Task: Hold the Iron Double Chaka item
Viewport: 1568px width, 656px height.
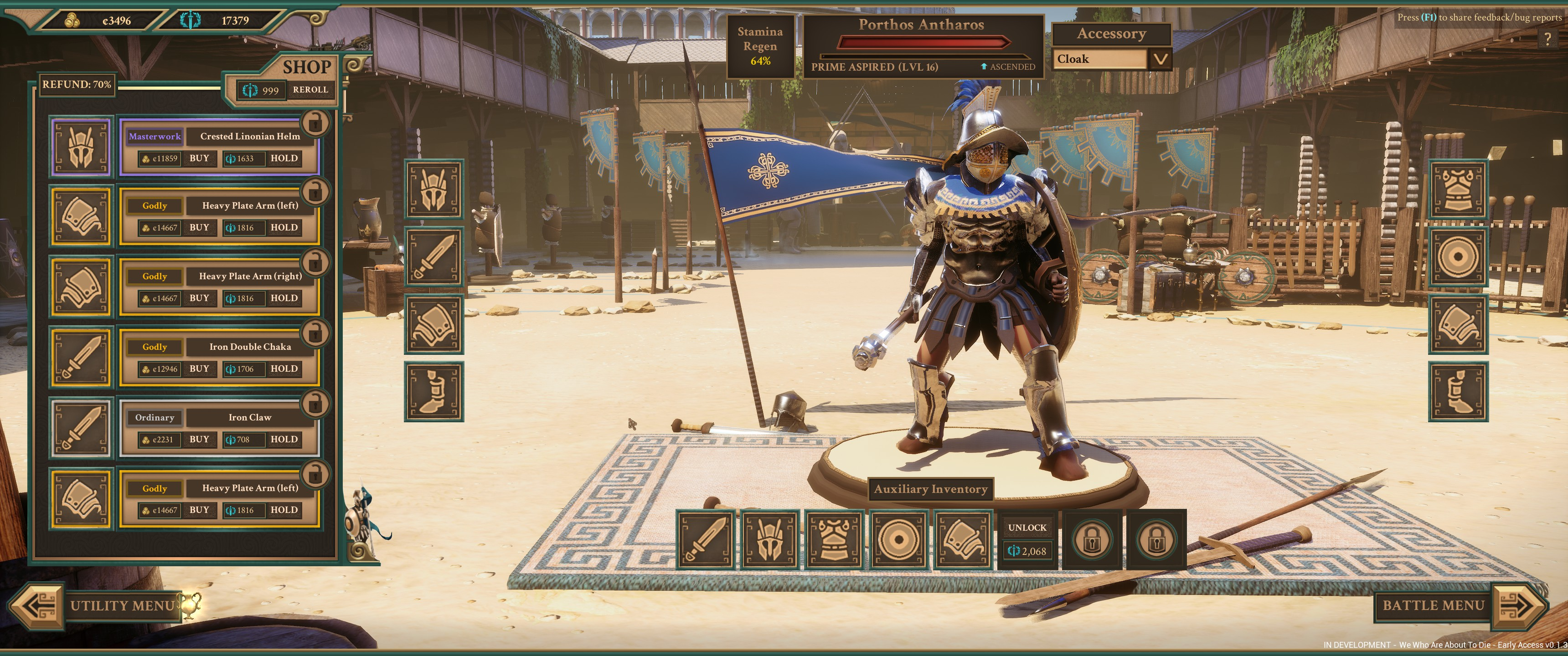Action: point(284,369)
